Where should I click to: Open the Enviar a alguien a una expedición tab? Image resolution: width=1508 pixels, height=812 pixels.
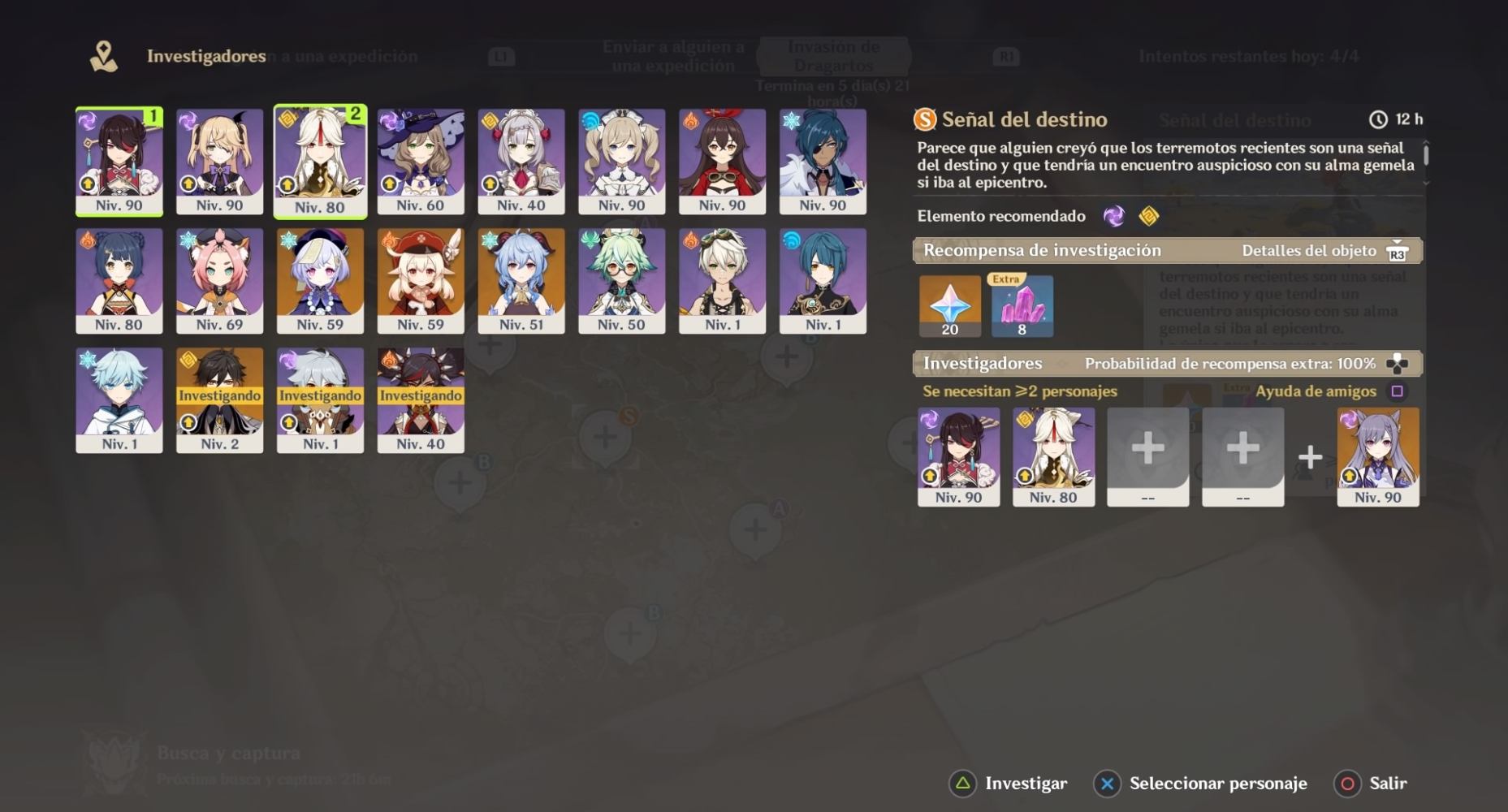point(674,55)
